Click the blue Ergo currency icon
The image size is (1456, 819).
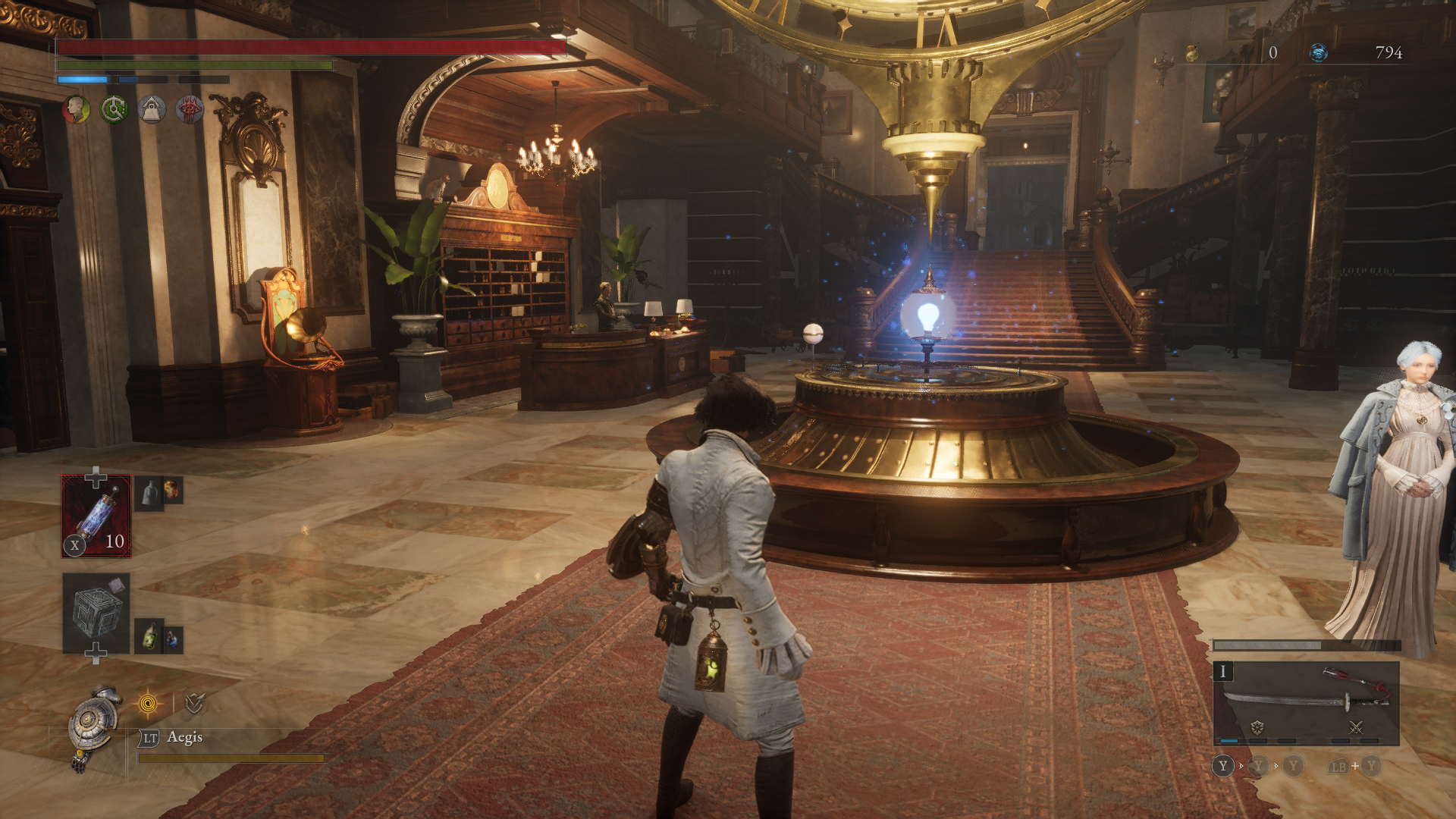(1319, 52)
